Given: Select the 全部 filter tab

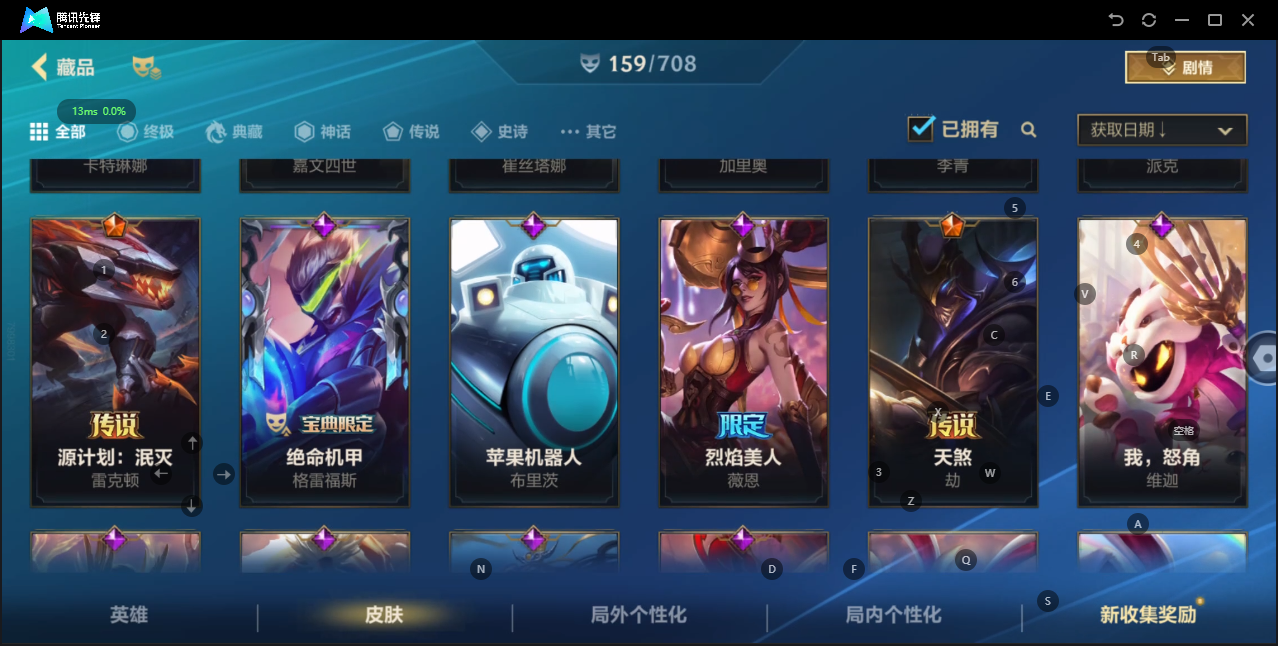Looking at the screenshot, I should click(x=58, y=132).
